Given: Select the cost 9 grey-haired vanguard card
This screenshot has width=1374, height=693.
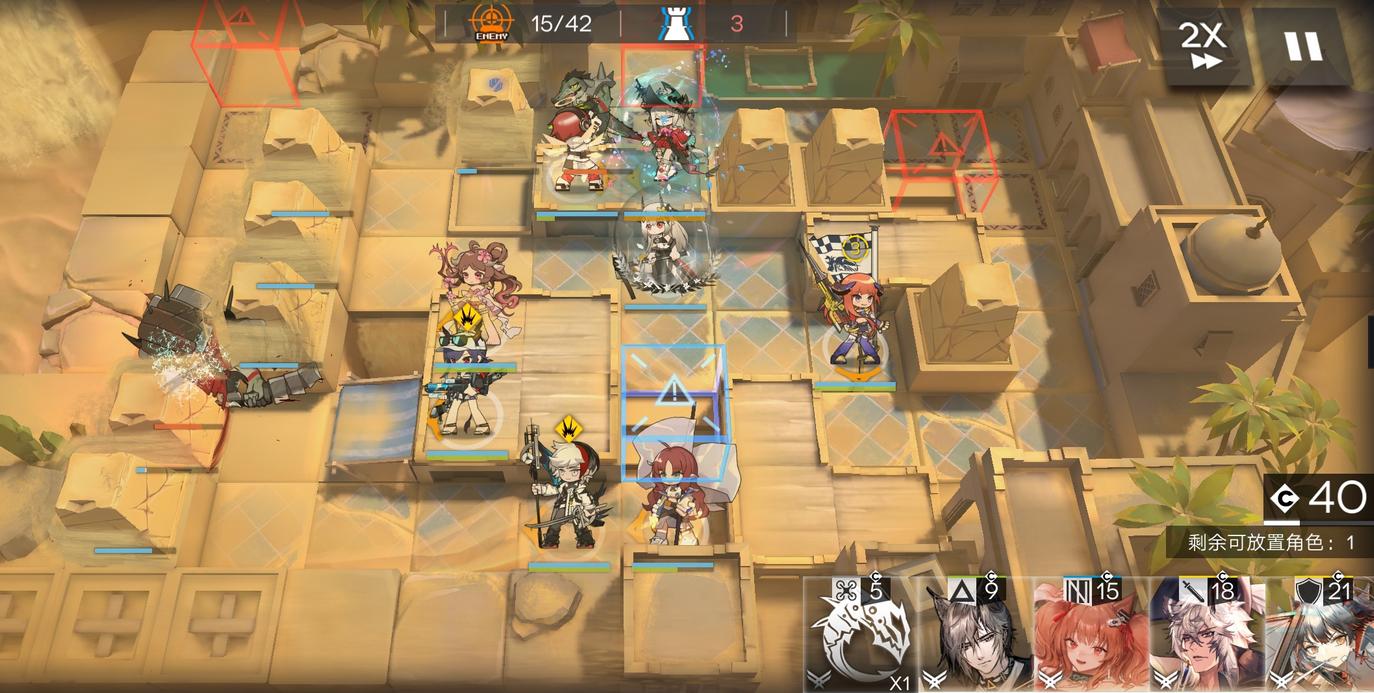Looking at the screenshot, I should click(x=976, y=636).
